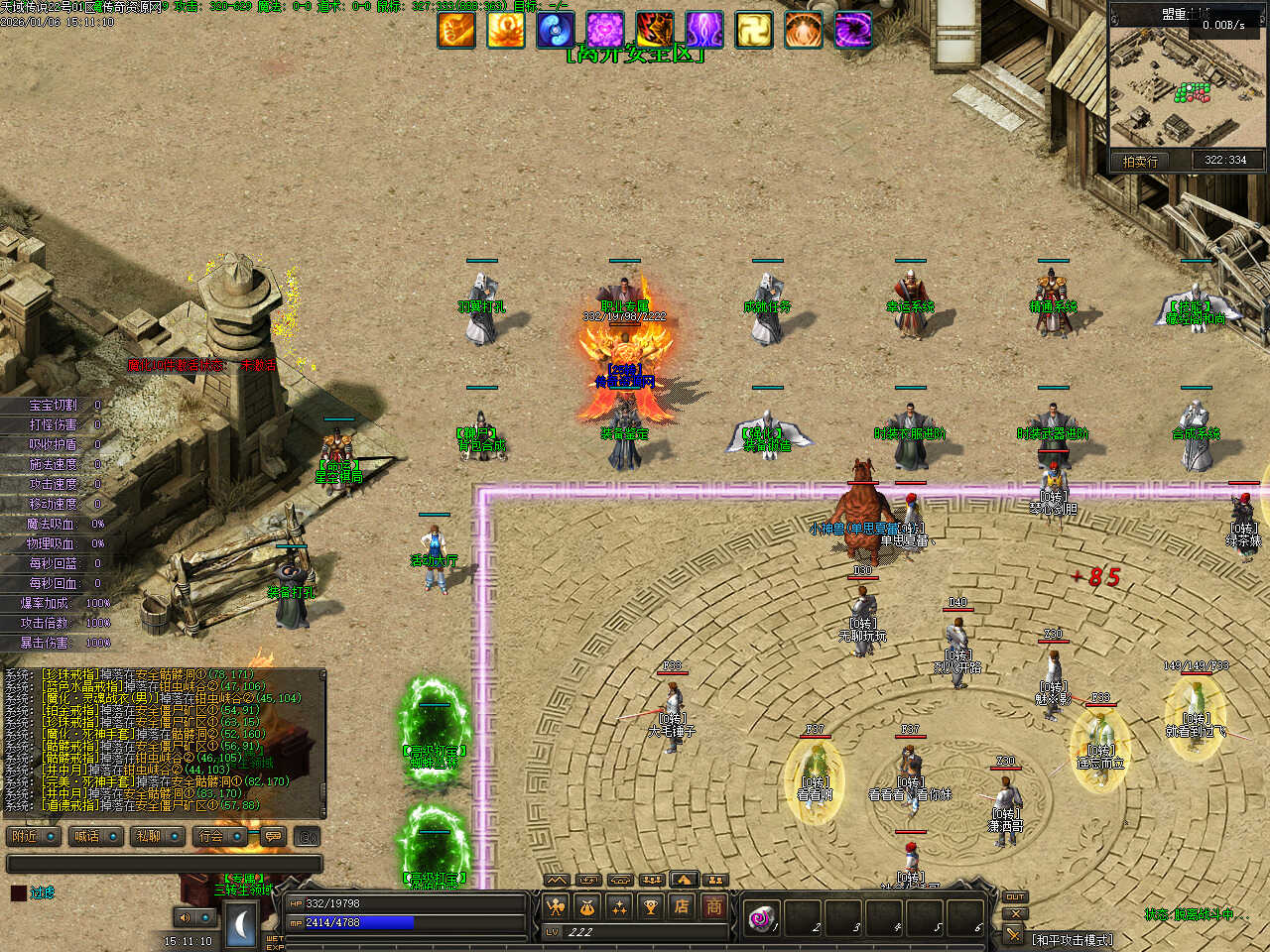Viewport: 1270px width, 952px height.
Task: Toggle the sword attack mode button
Action: pos(1013,934)
